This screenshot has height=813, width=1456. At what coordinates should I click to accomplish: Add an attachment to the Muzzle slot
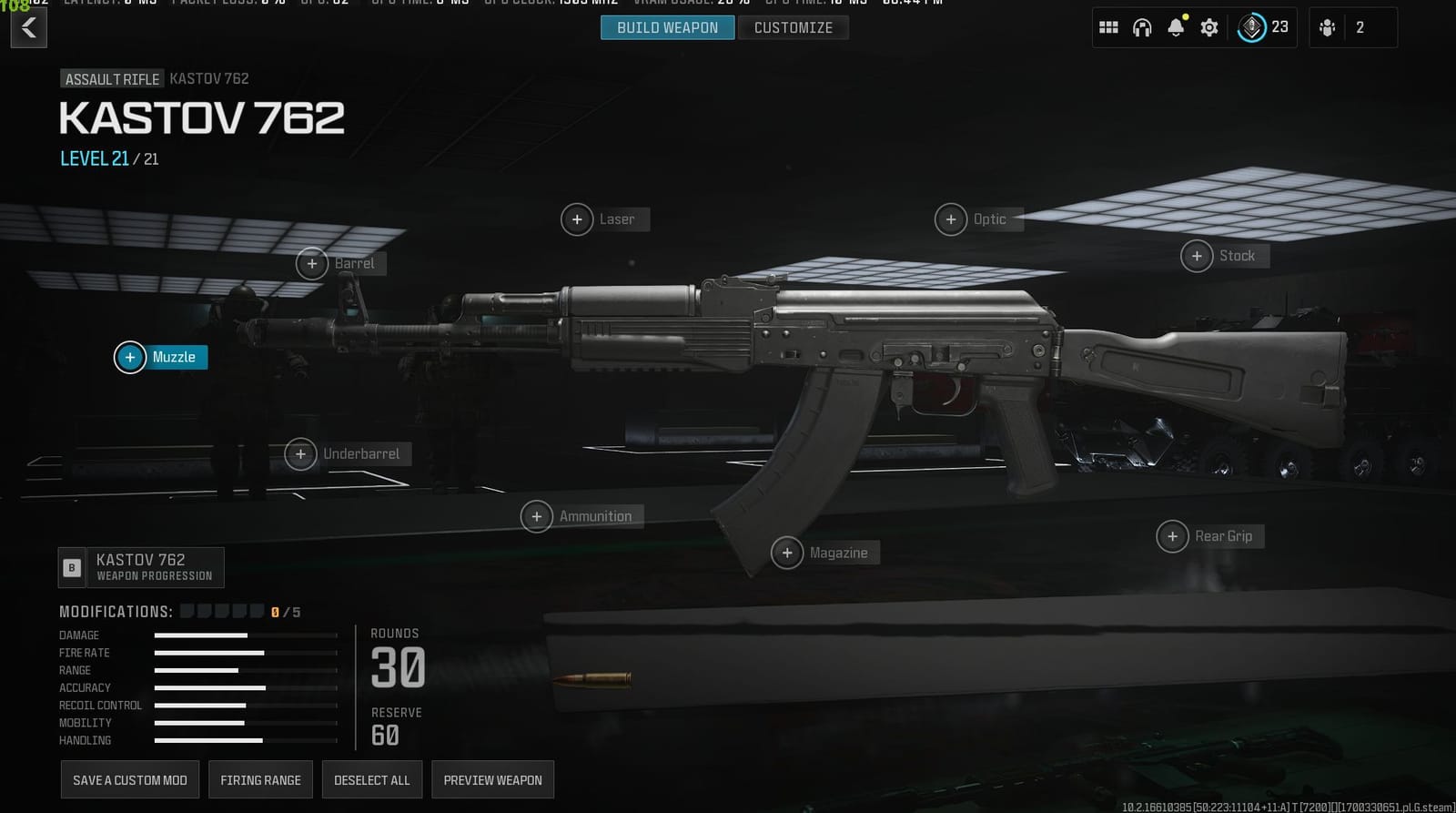point(129,357)
